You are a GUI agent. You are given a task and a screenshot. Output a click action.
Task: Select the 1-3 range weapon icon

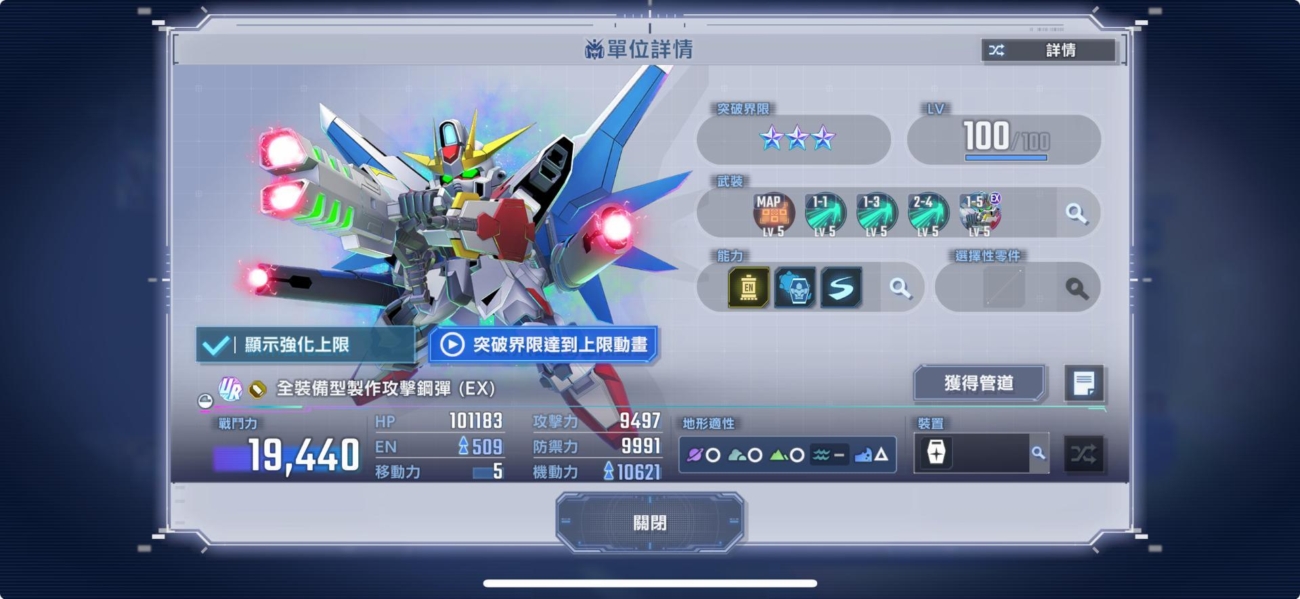pos(877,213)
